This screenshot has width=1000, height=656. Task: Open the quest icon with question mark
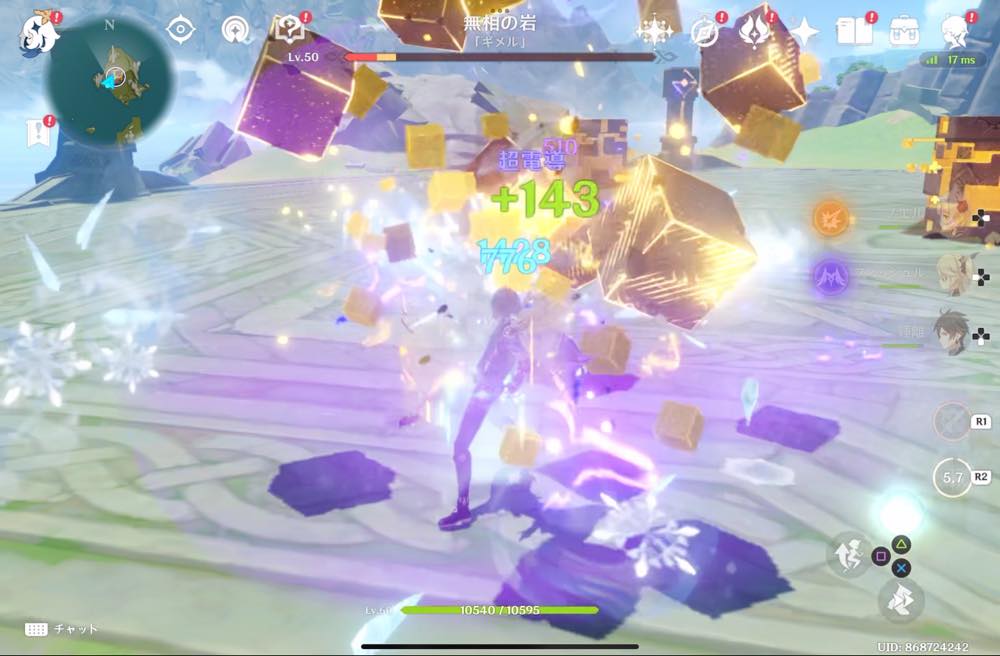point(290,29)
